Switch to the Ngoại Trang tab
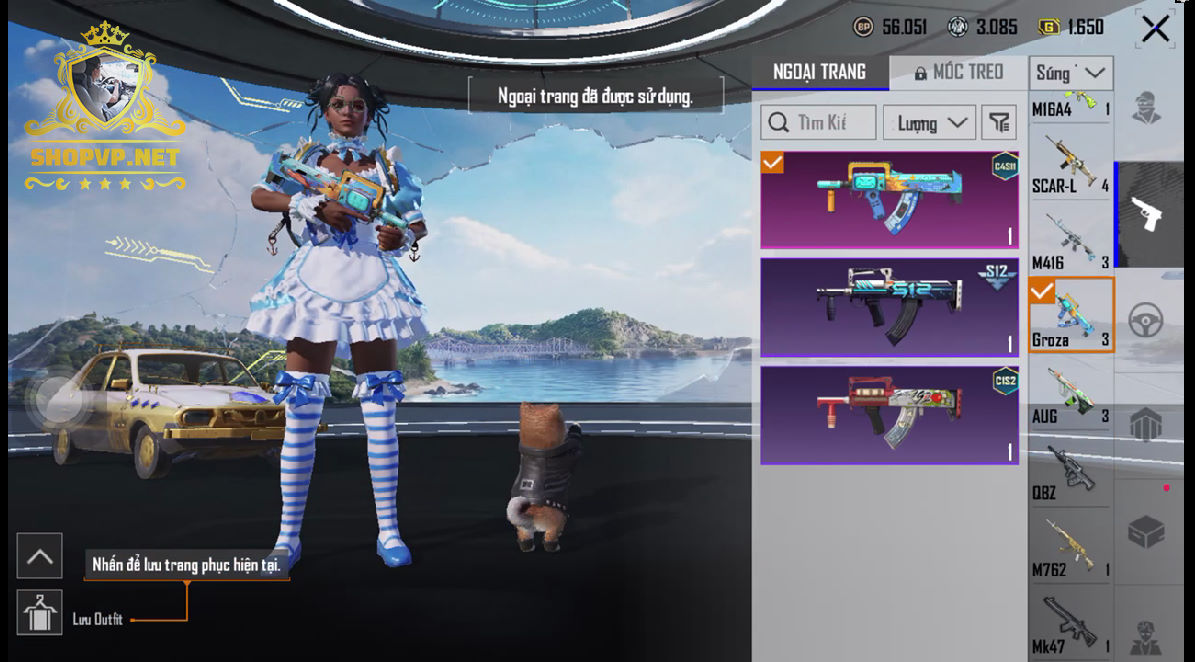Viewport: 1195px width, 662px height. [x=819, y=72]
